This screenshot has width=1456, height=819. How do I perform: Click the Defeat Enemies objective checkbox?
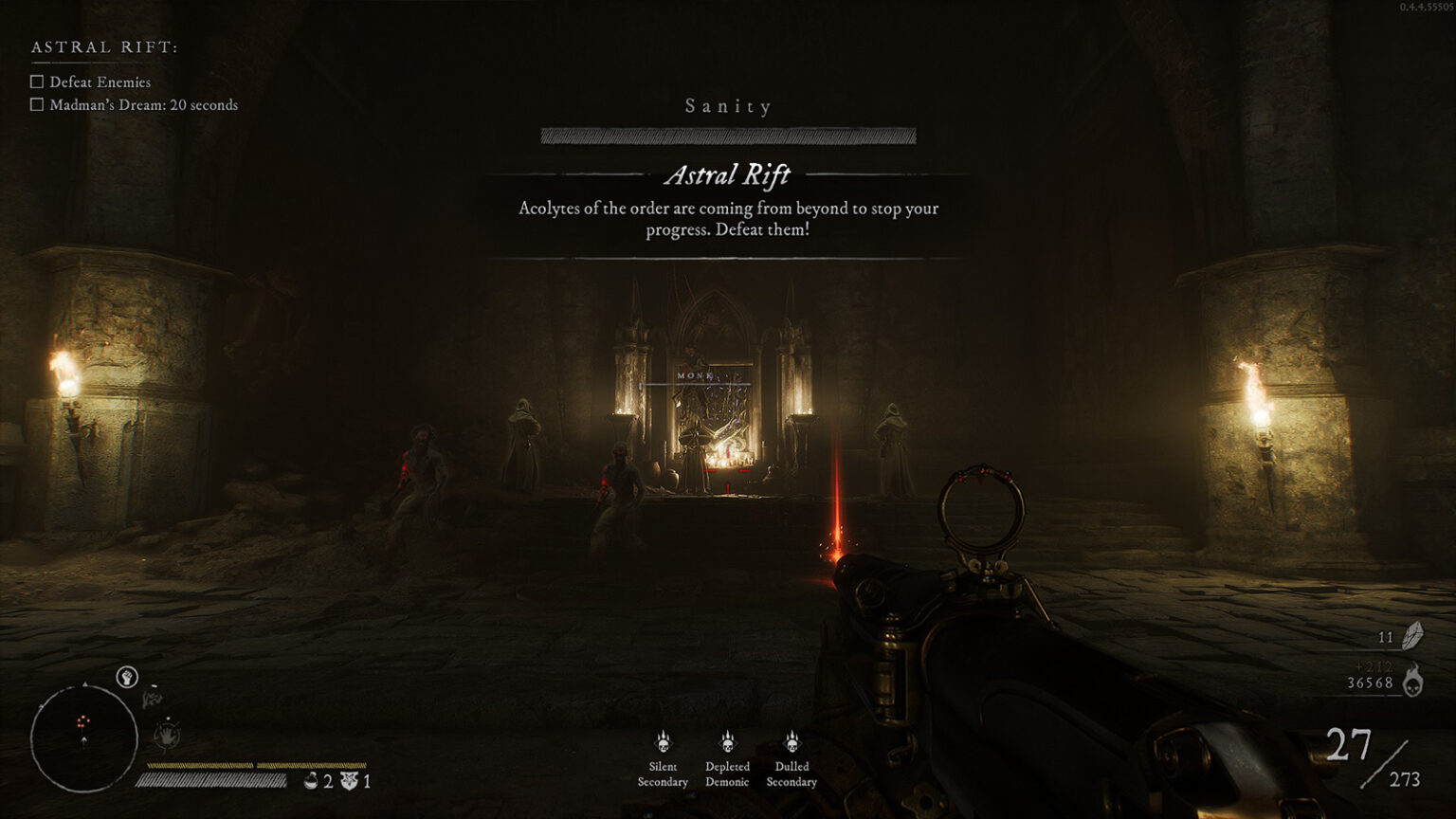point(37,82)
